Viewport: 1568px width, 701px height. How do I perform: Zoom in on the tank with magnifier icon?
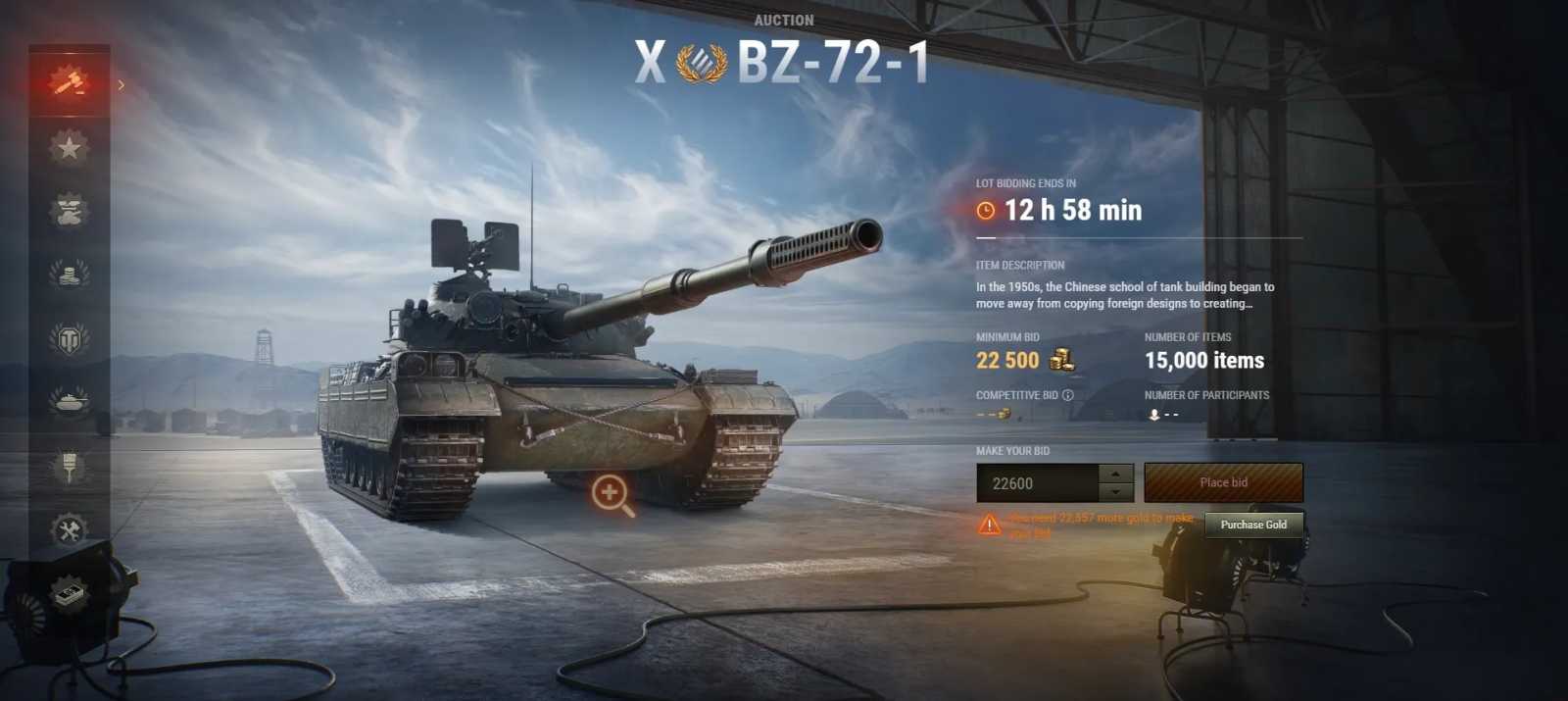612,494
